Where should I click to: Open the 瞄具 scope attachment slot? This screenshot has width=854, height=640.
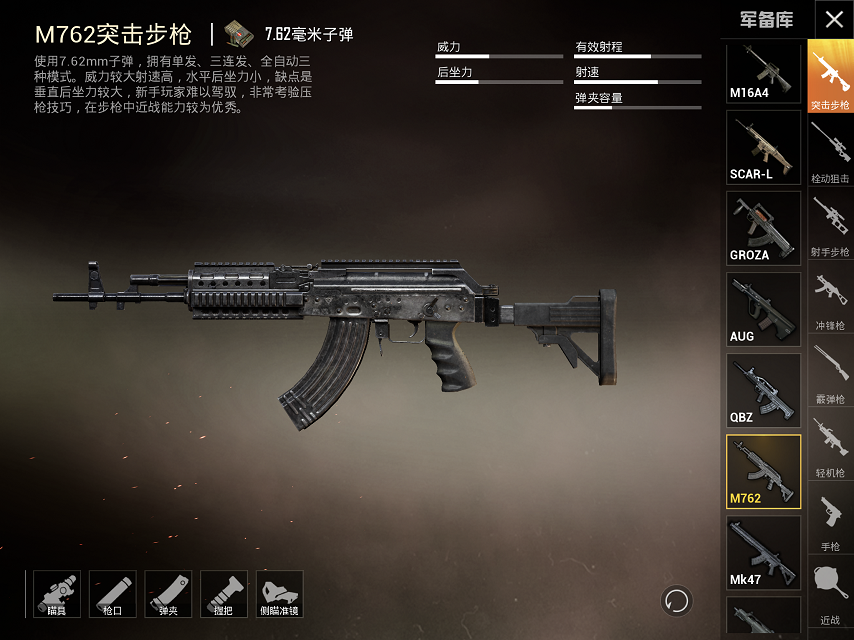click(56, 594)
